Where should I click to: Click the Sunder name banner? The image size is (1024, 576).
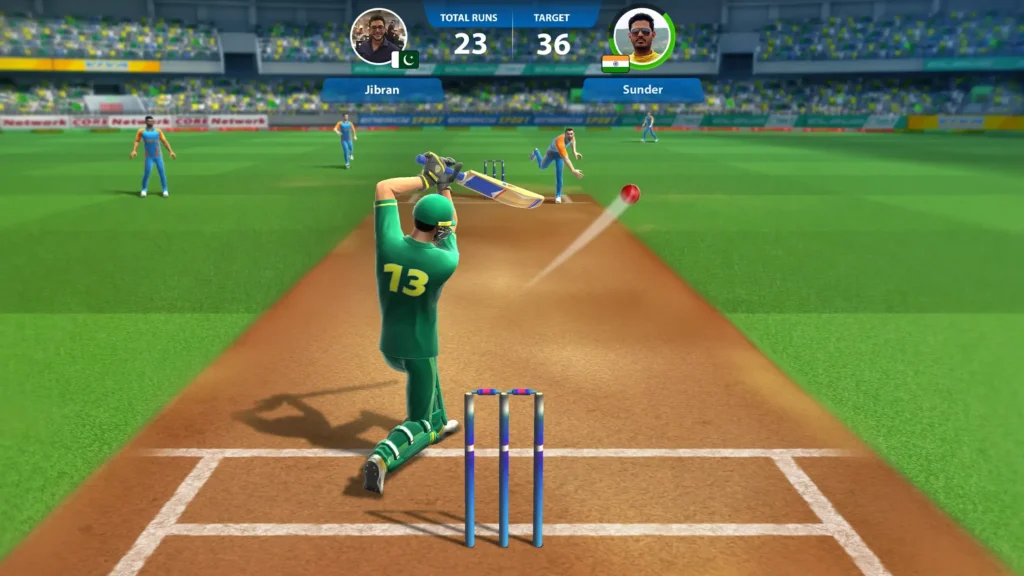(642, 89)
